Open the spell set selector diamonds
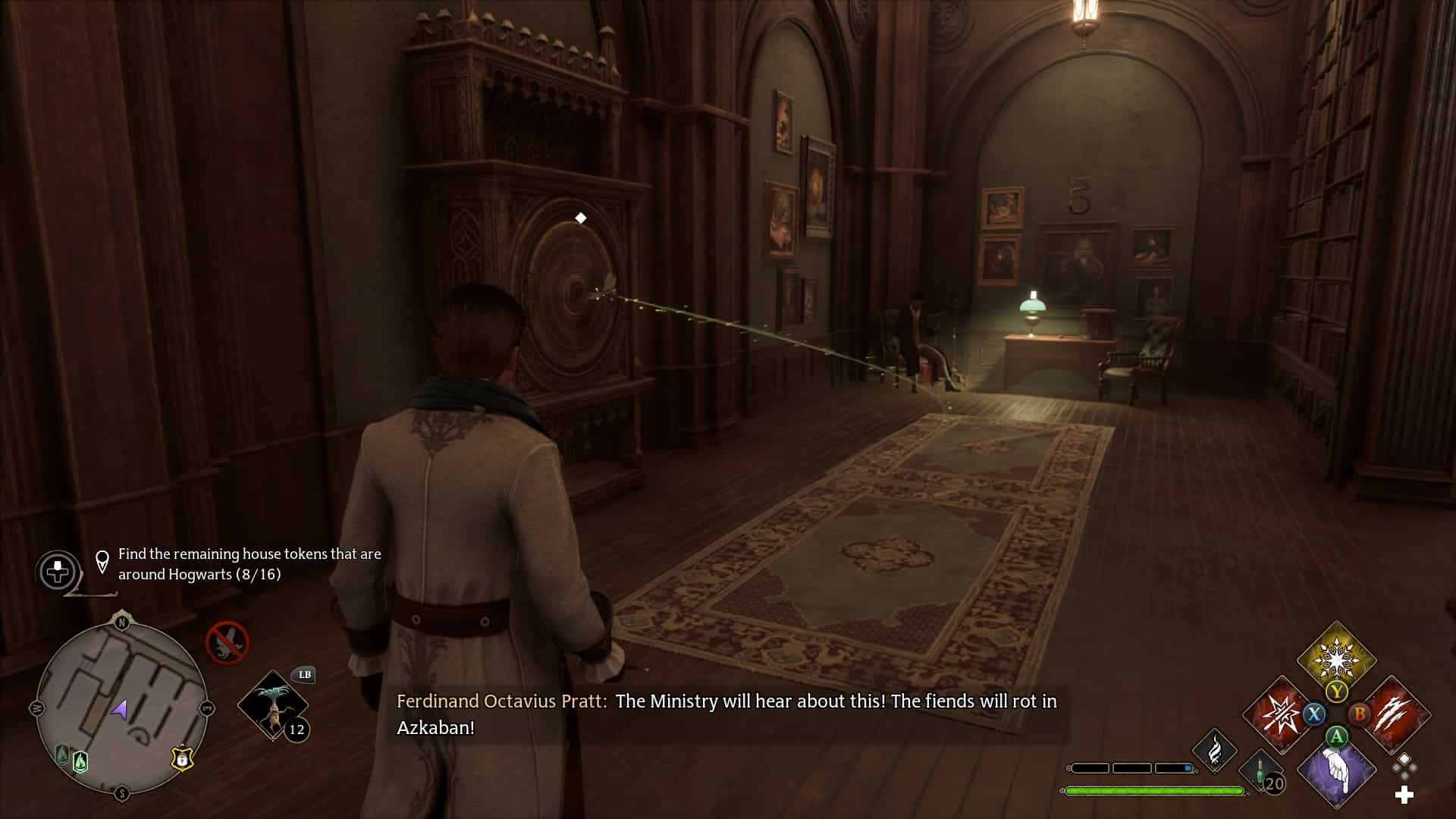Screen dimensions: 1456x819 (x=1404, y=765)
